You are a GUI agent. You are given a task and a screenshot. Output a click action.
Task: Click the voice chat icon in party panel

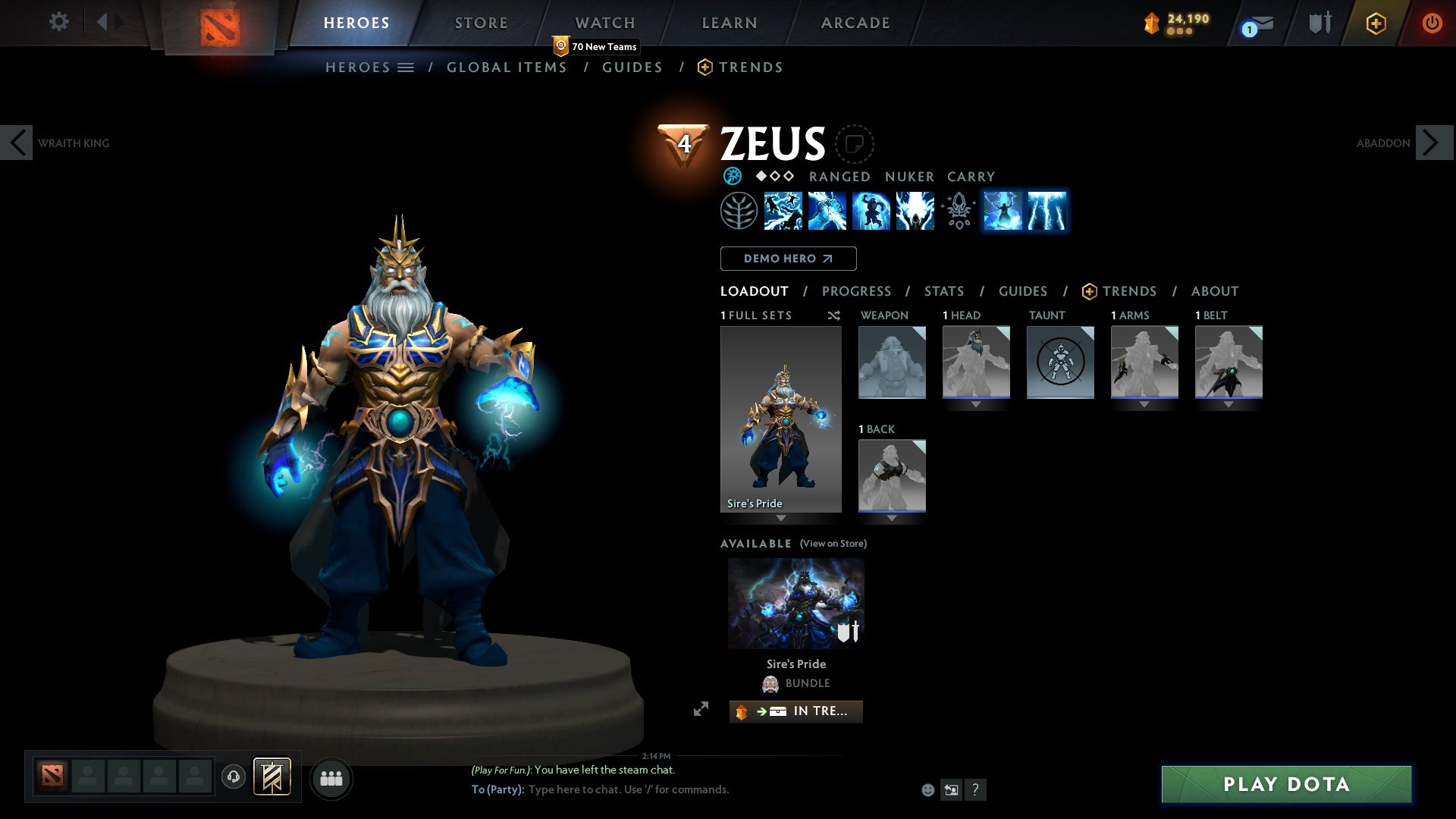tap(234, 778)
